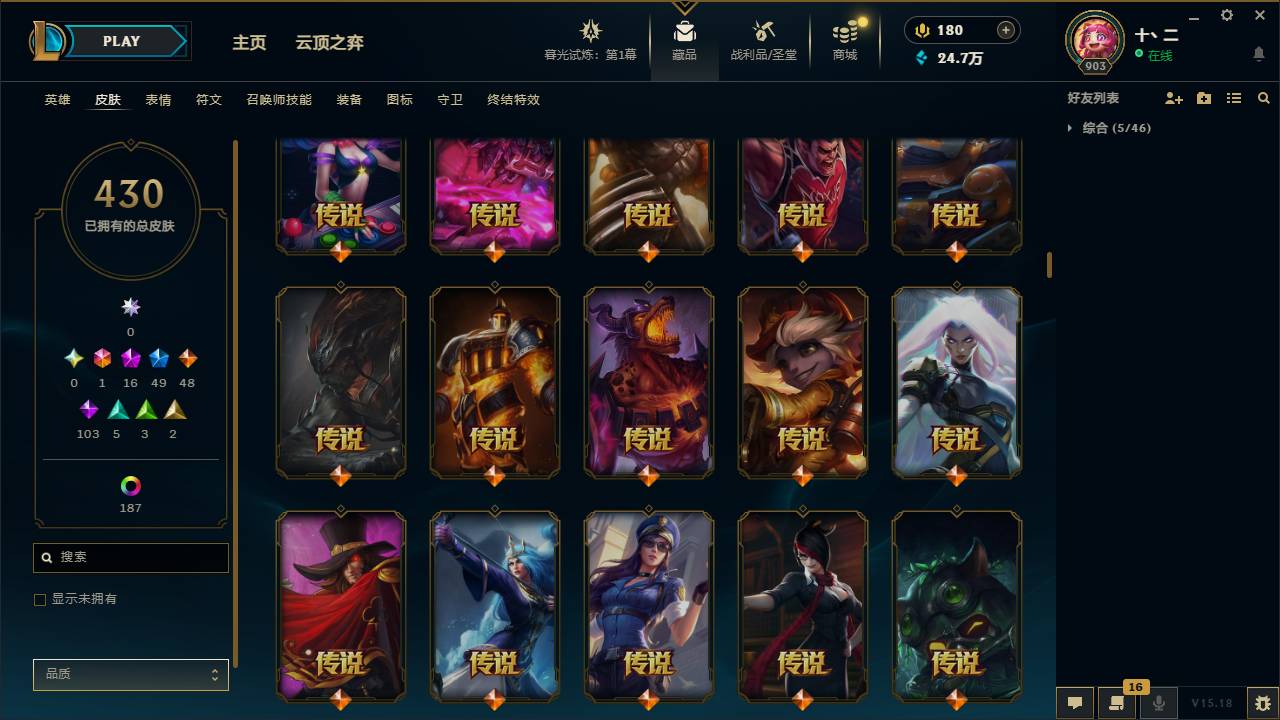Open the 品质 quality dropdown
This screenshot has width=1280, height=720.
130,674
